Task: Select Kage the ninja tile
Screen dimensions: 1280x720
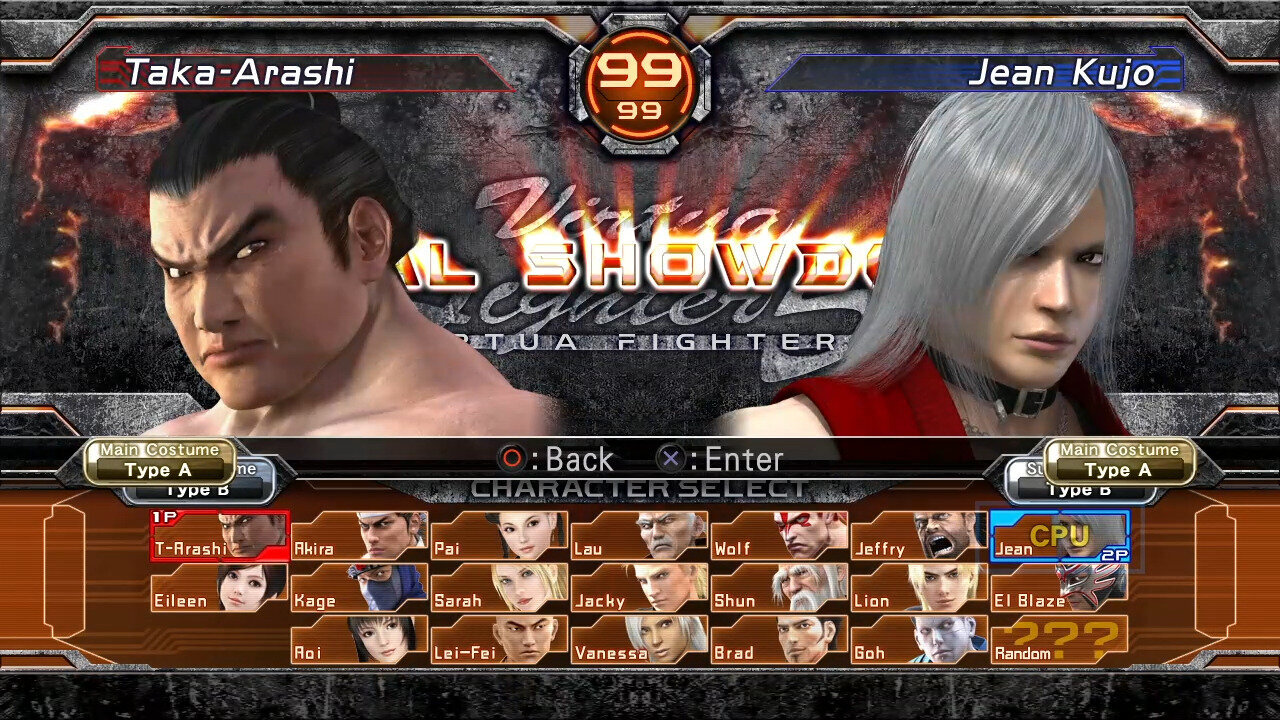Action: [359, 588]
